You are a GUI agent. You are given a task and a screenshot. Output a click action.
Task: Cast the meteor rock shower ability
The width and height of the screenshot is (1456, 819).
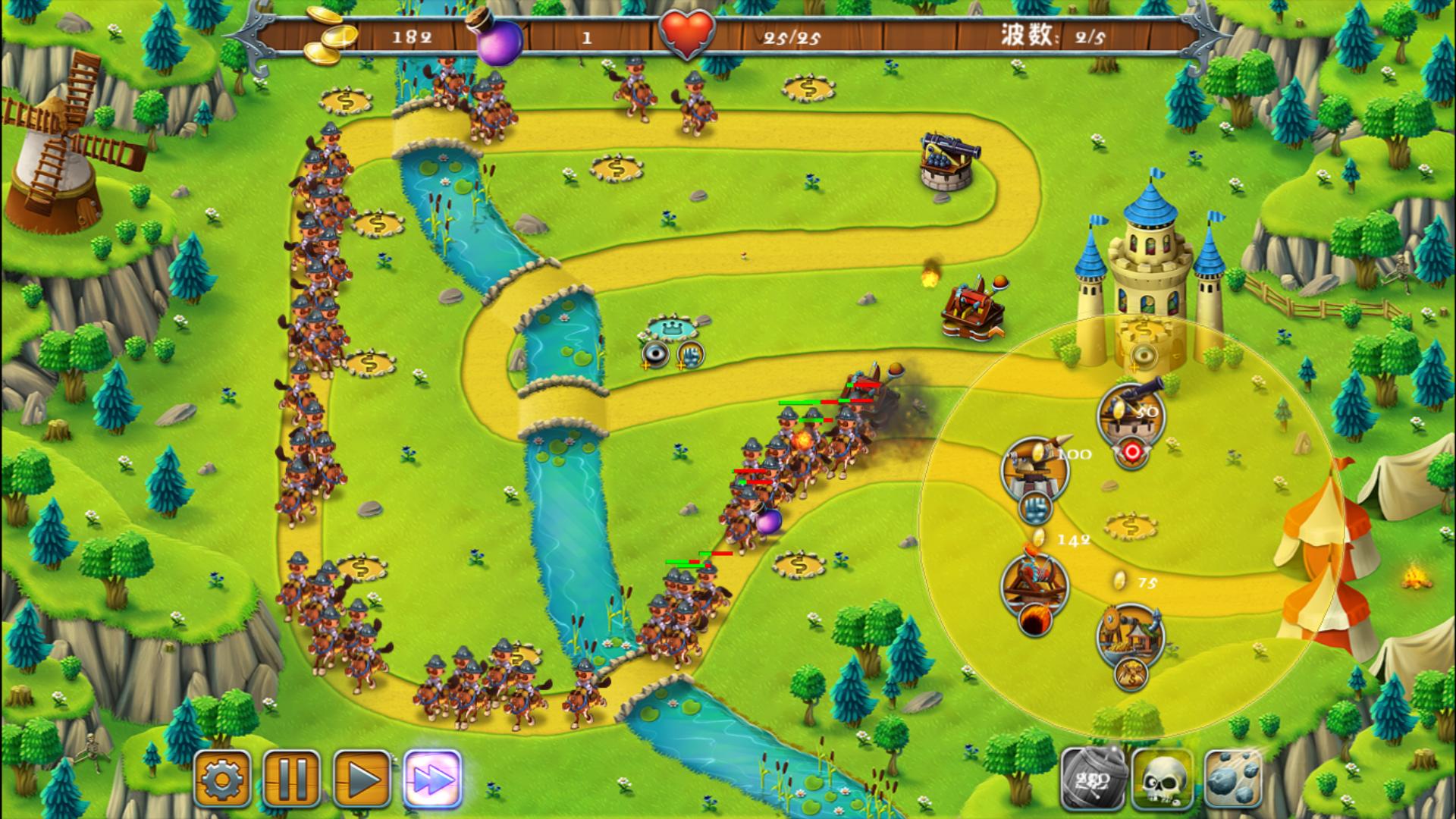1232,779
